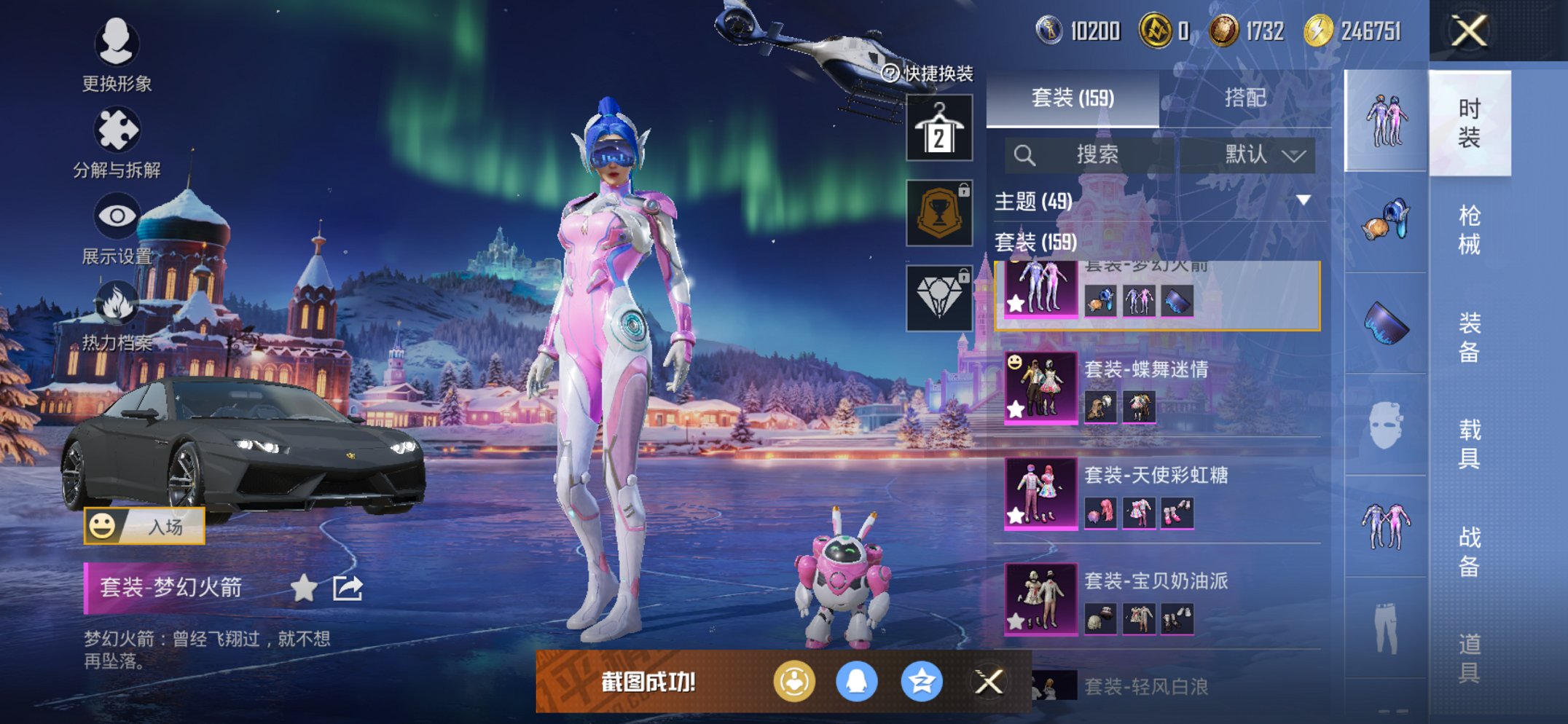Open quick-change wardrobe hanger slot 2
Viewport: 1568px width, 724px height.
point(939,128)
